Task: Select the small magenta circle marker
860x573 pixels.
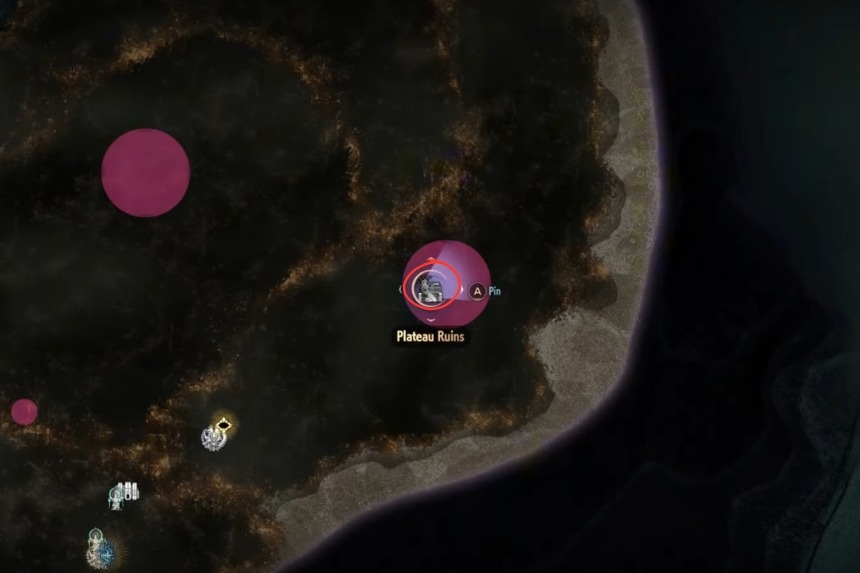Action: tap(24, 411)
